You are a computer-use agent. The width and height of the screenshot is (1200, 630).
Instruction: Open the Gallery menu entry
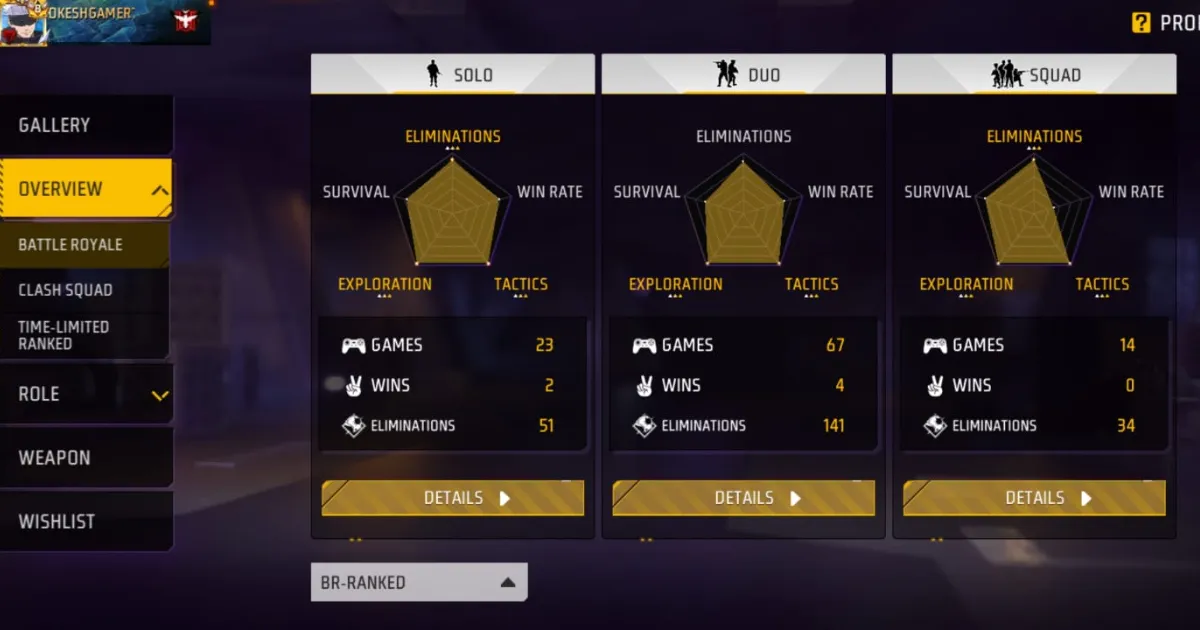tap(85, 125)
